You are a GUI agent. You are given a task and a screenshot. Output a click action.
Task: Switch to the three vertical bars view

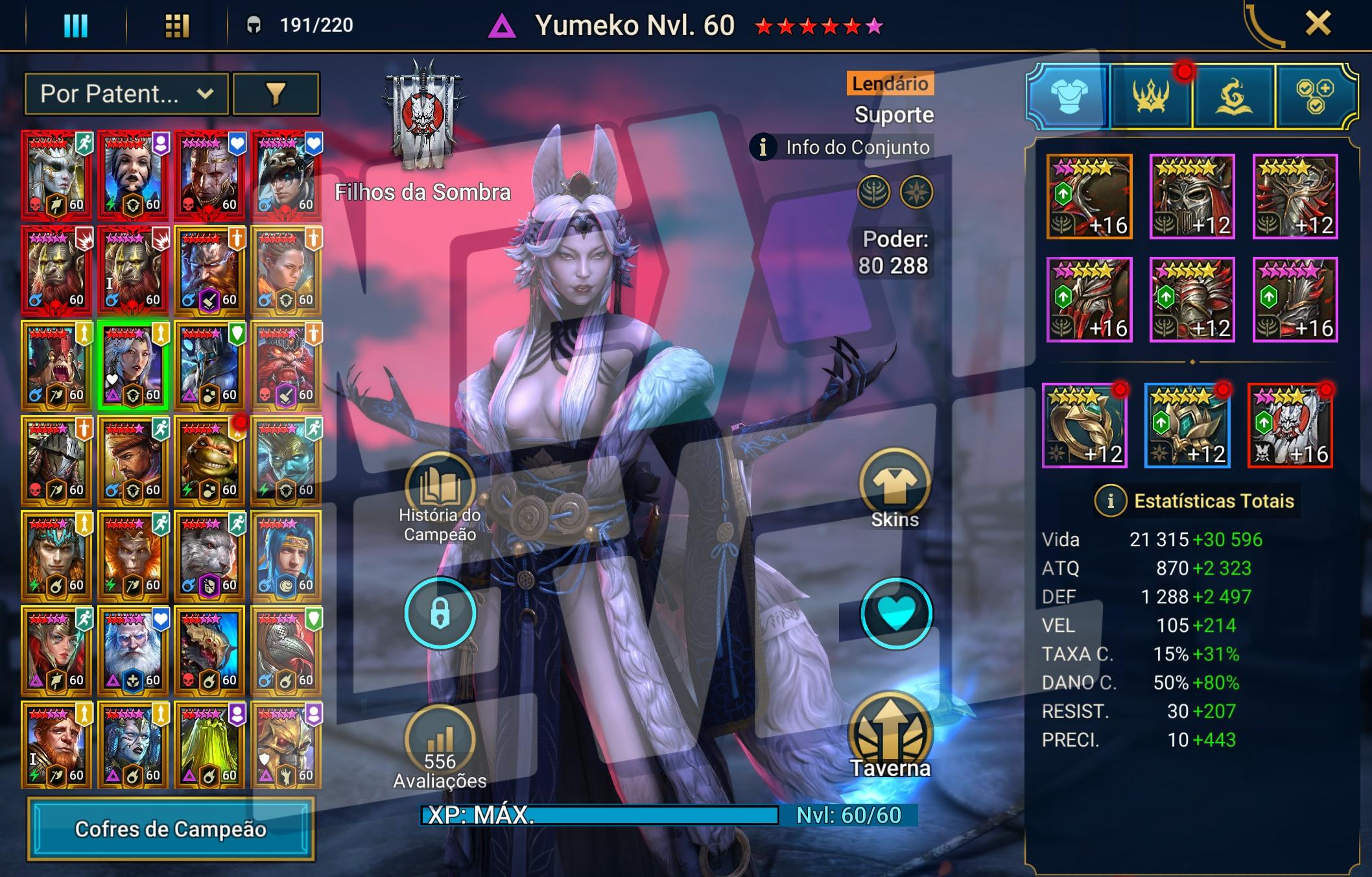point(75,26)
